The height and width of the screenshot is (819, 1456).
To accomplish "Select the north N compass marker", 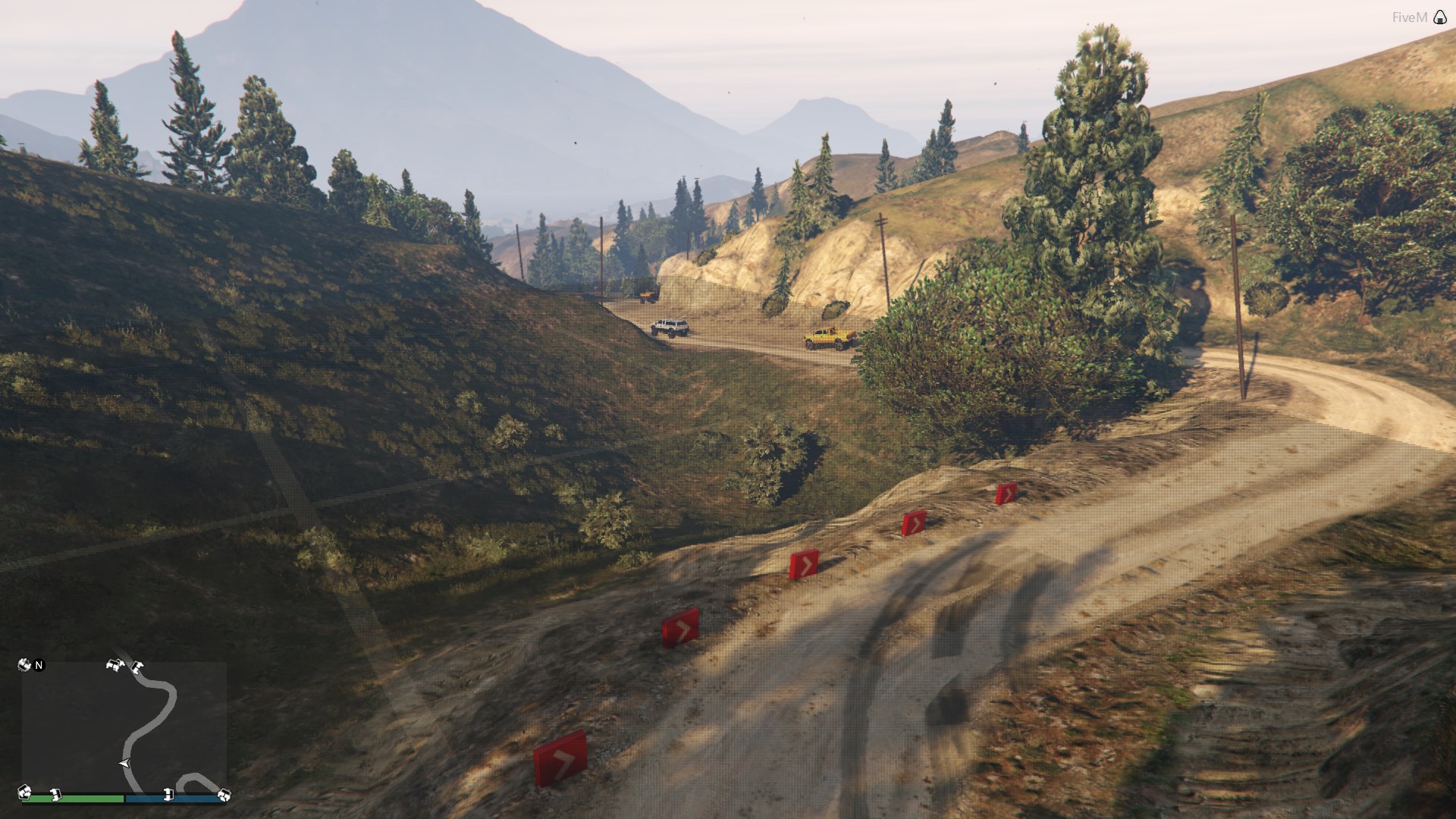I will 39,665.
